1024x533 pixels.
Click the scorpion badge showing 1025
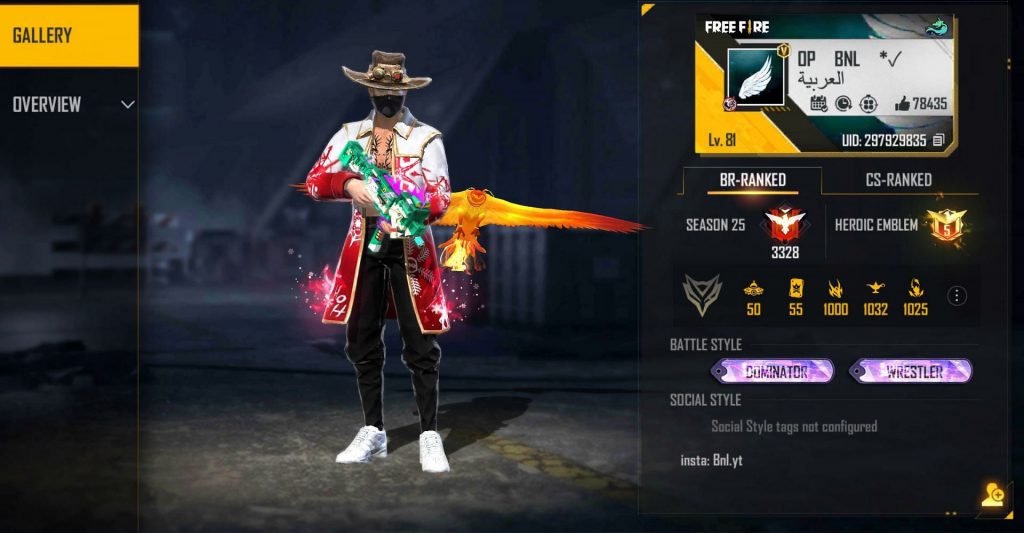coord(915,290)
